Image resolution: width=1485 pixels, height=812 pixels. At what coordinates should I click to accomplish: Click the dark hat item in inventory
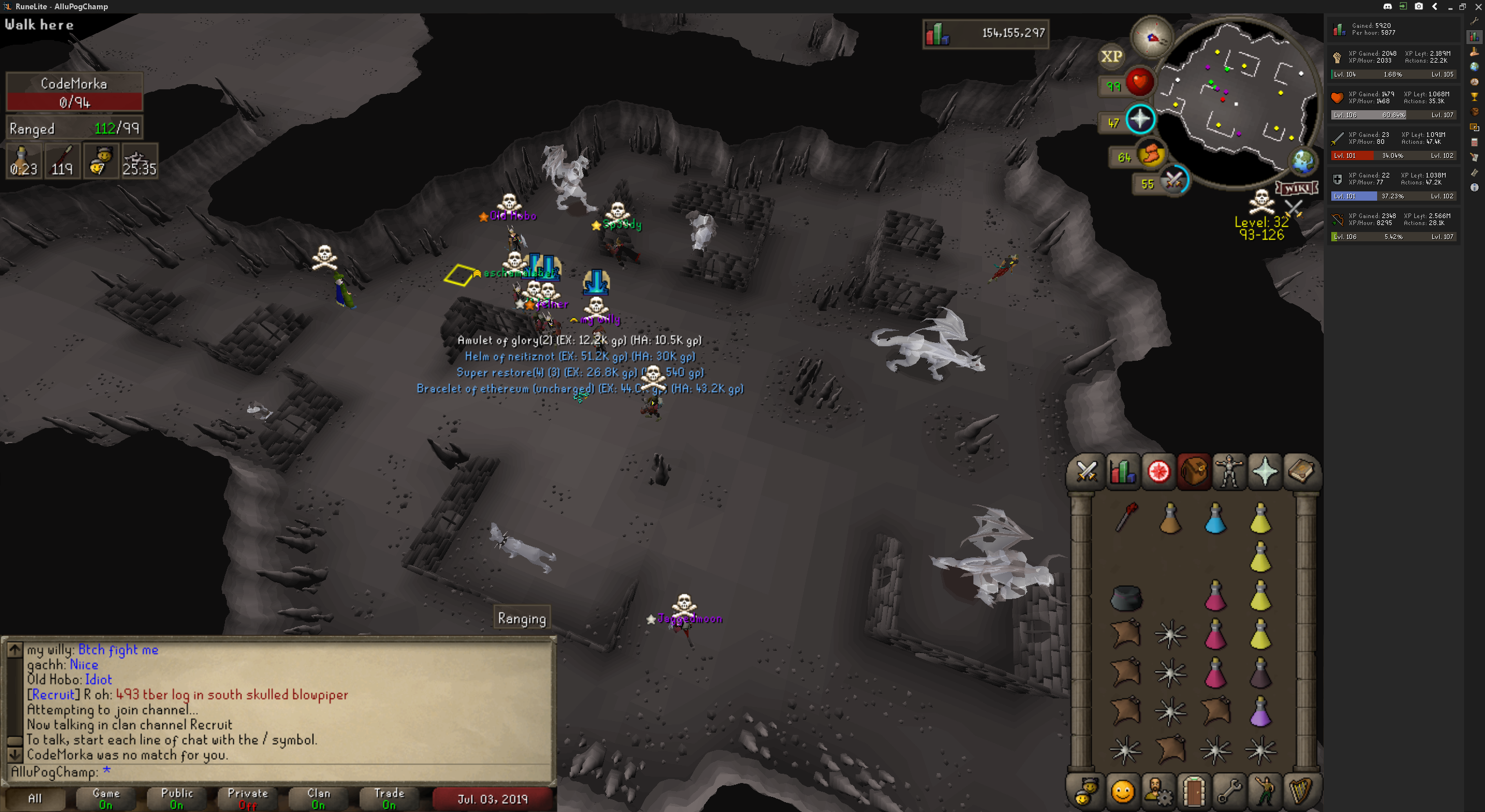[x=1125, y=598]
